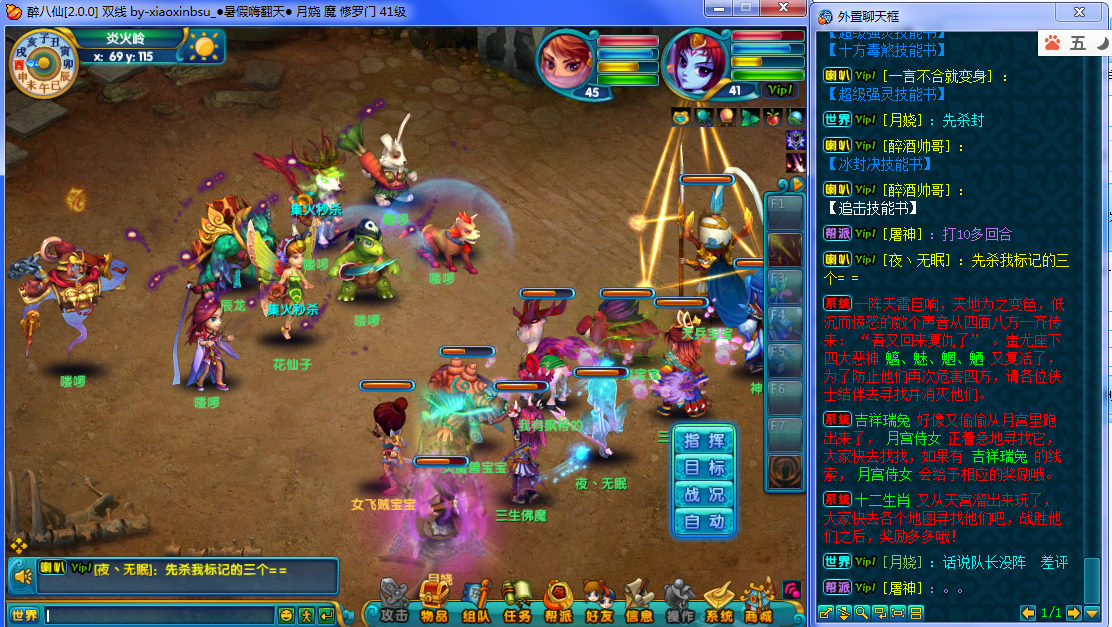Image resolution: width=1112 pixels, height=627 pixels.
Task: Show the 好友 (Friends) list
Action: click(x=599, y=602)
